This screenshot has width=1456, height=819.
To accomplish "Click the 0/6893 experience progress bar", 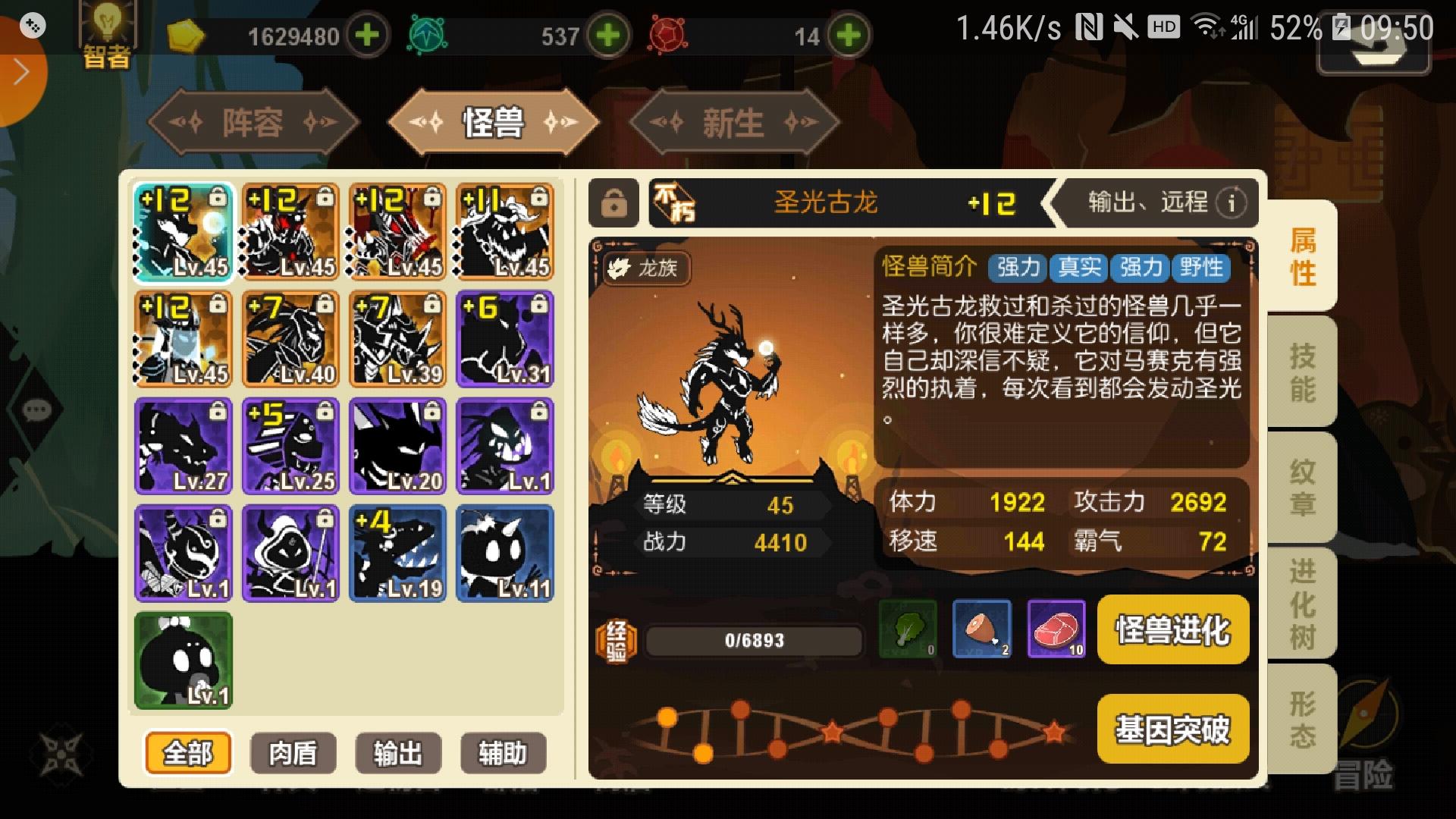I will [x=755, y=639].
